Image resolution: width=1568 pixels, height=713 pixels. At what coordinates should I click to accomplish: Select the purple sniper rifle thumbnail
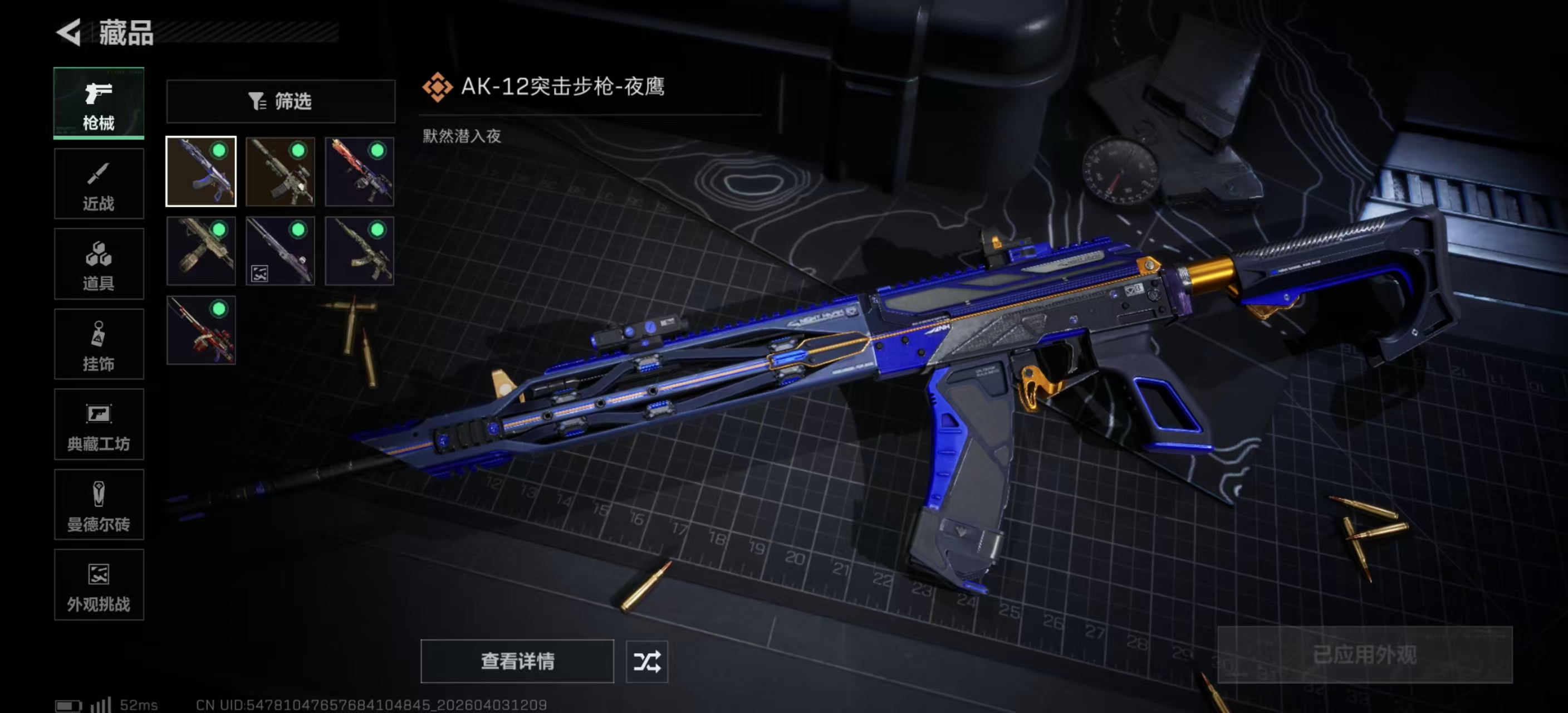[280, 251]
